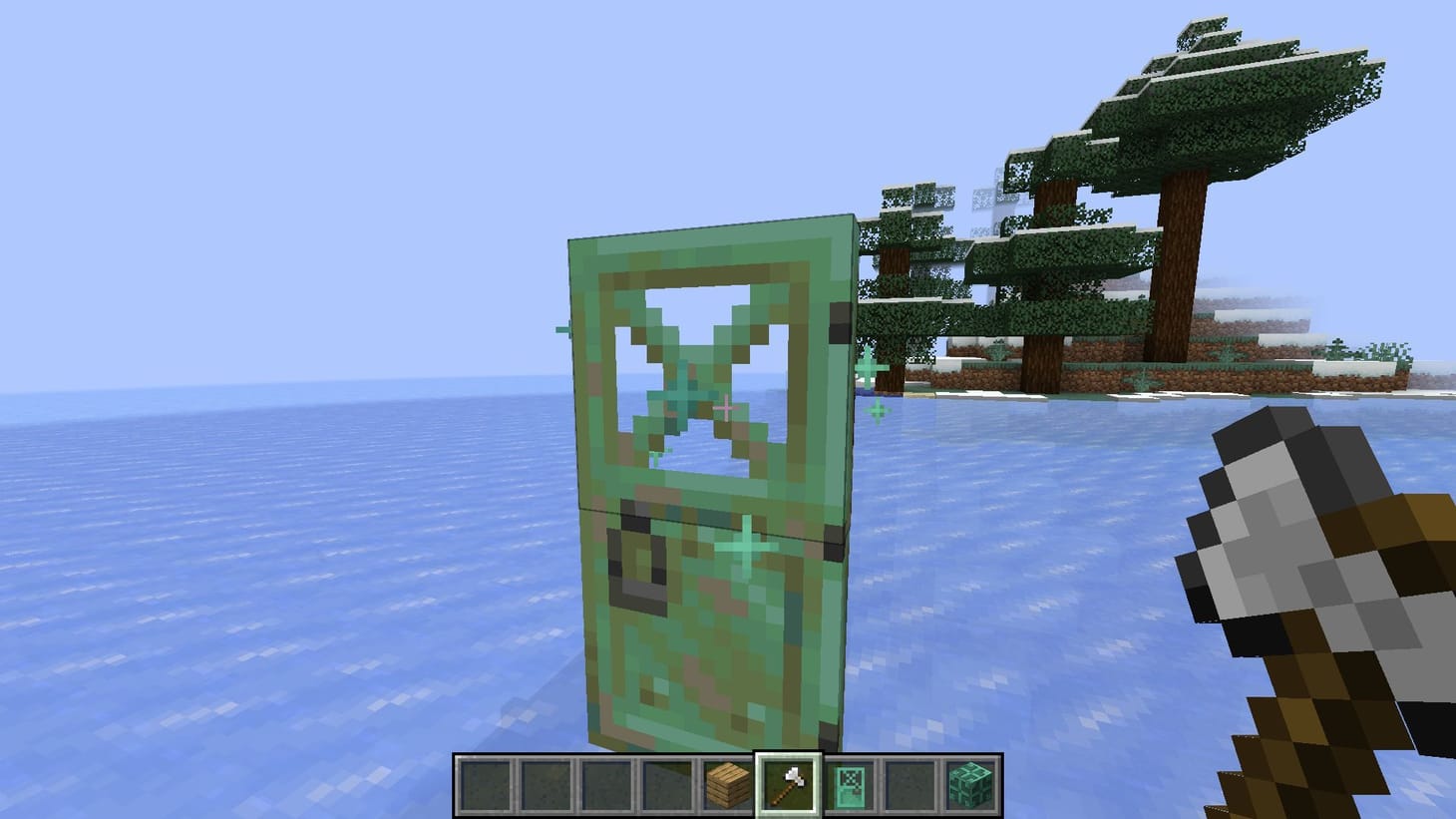Select the copper grate block in the hotbar
This screenshot has width=1456, height=819.
pos(972,785)
